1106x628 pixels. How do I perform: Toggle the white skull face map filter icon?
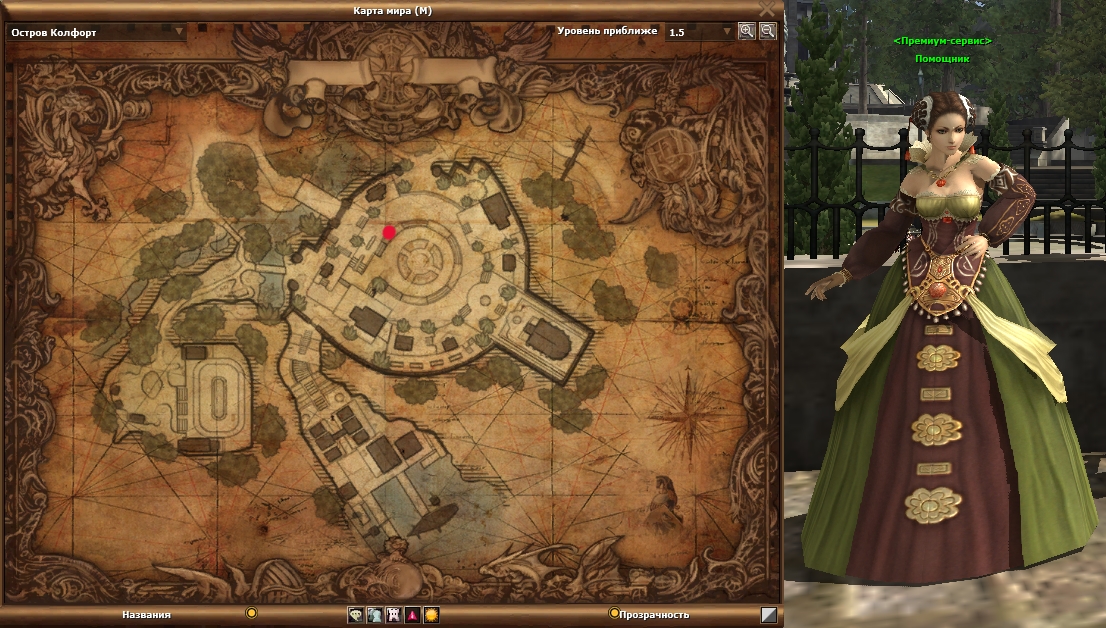[393, 615]
